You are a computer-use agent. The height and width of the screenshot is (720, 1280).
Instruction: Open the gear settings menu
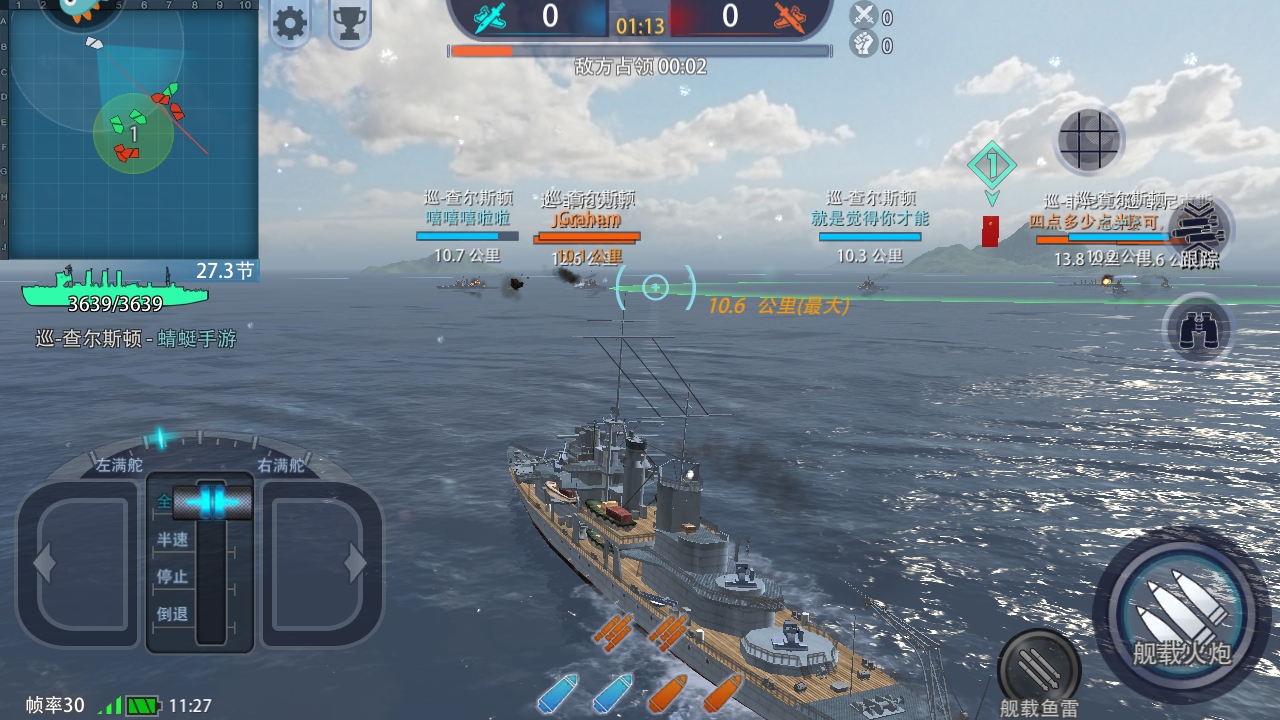tap(291, 24)
